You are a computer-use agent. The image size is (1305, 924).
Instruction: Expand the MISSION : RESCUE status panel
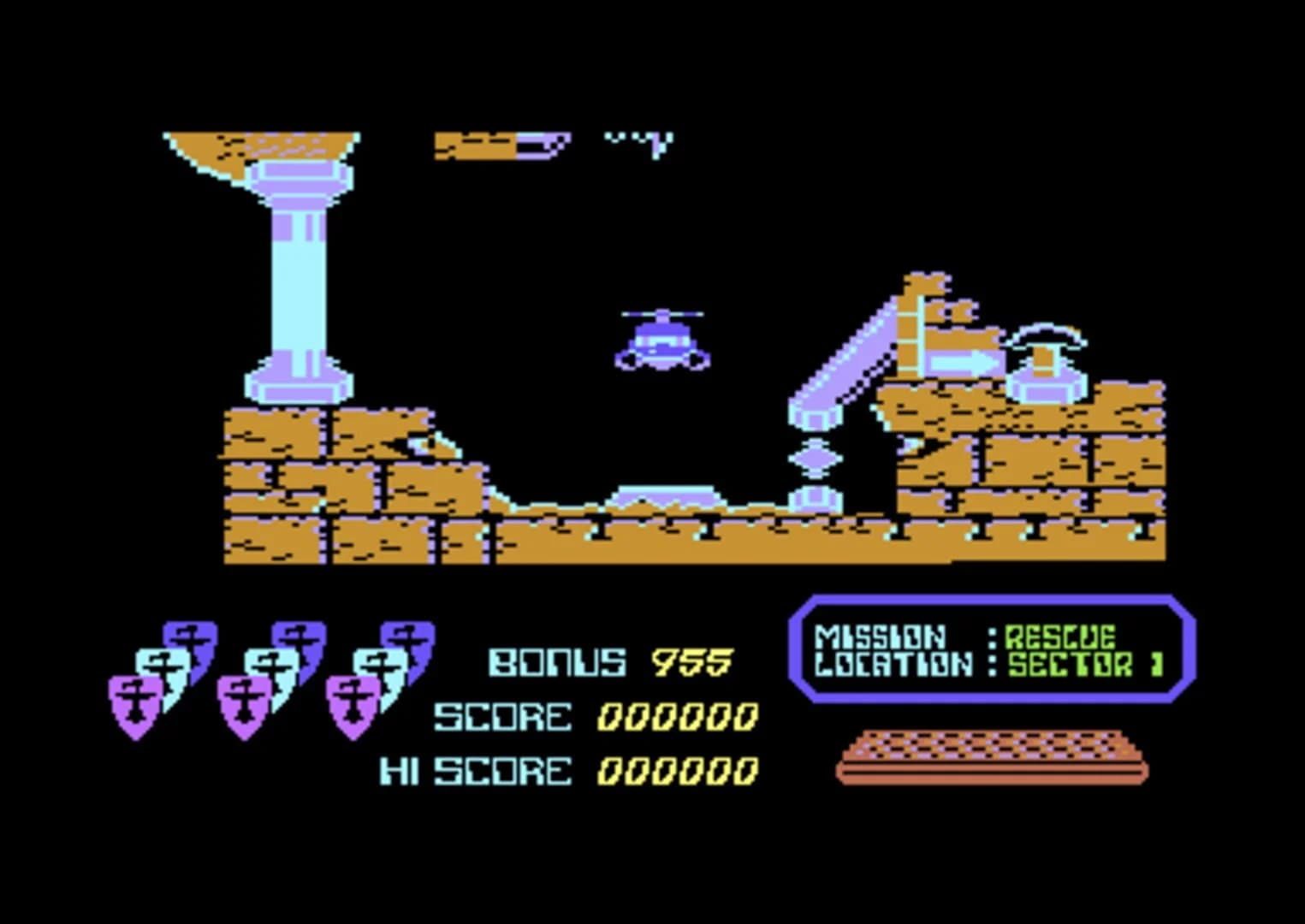pyautogui.click(x=967, y=636)
